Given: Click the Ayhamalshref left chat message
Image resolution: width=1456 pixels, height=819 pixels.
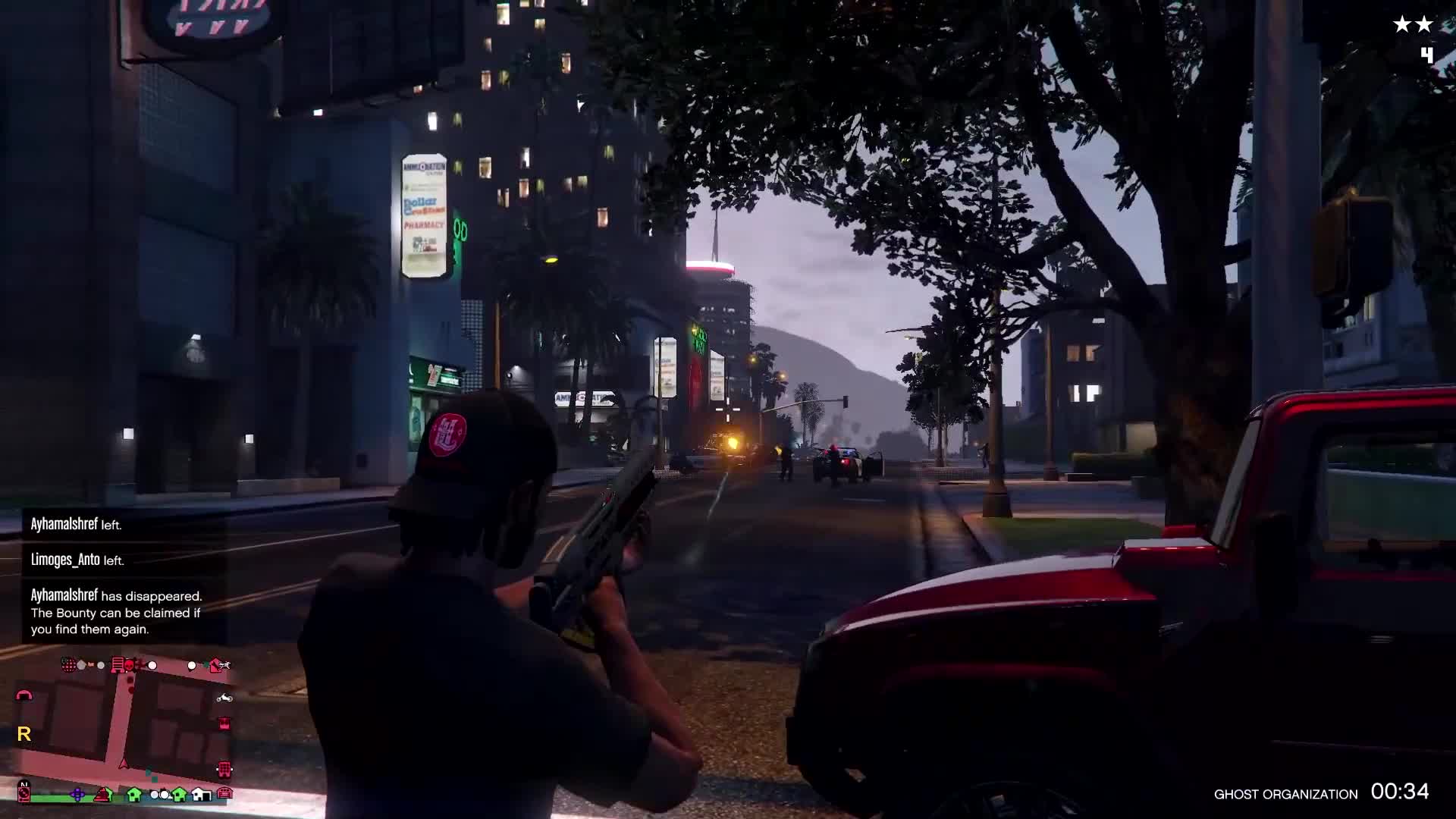Looking at the screenshot, I should coord(76,523).
